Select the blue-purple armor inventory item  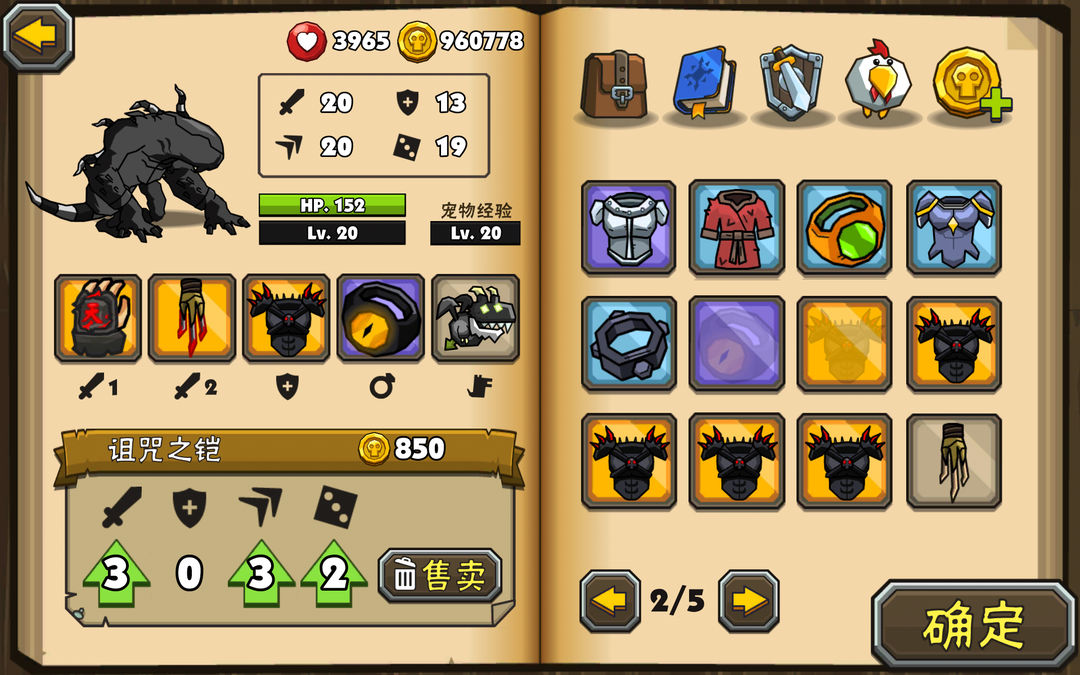pos(953,227)
